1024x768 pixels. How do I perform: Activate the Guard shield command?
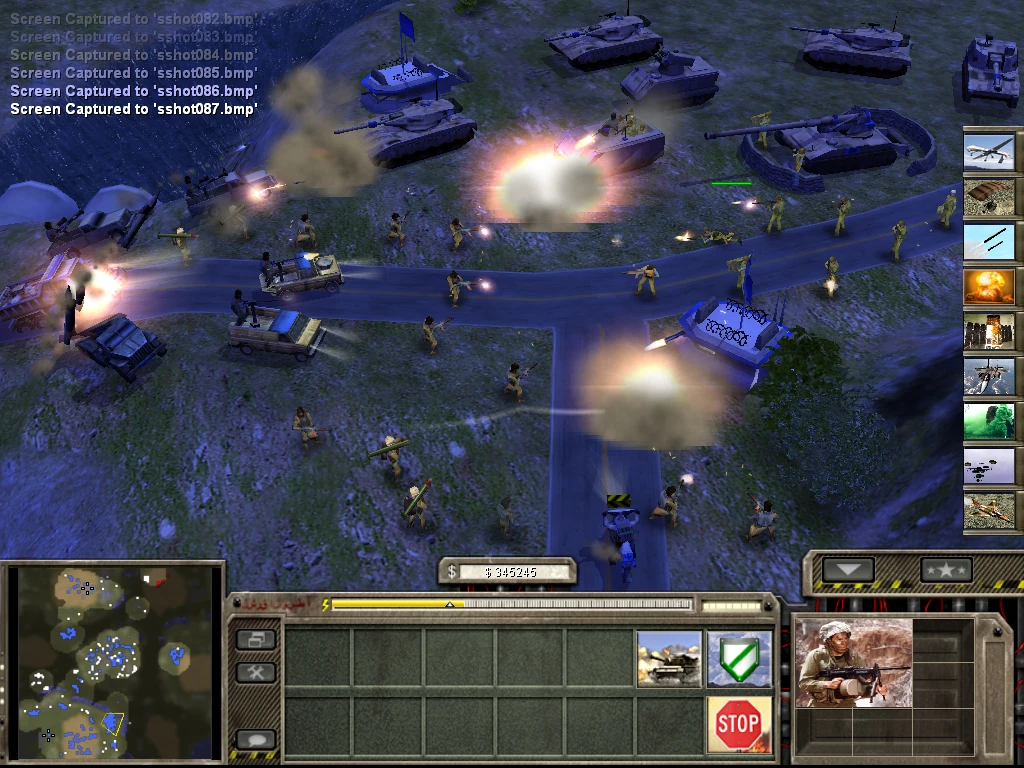click(x=739, y=658)
